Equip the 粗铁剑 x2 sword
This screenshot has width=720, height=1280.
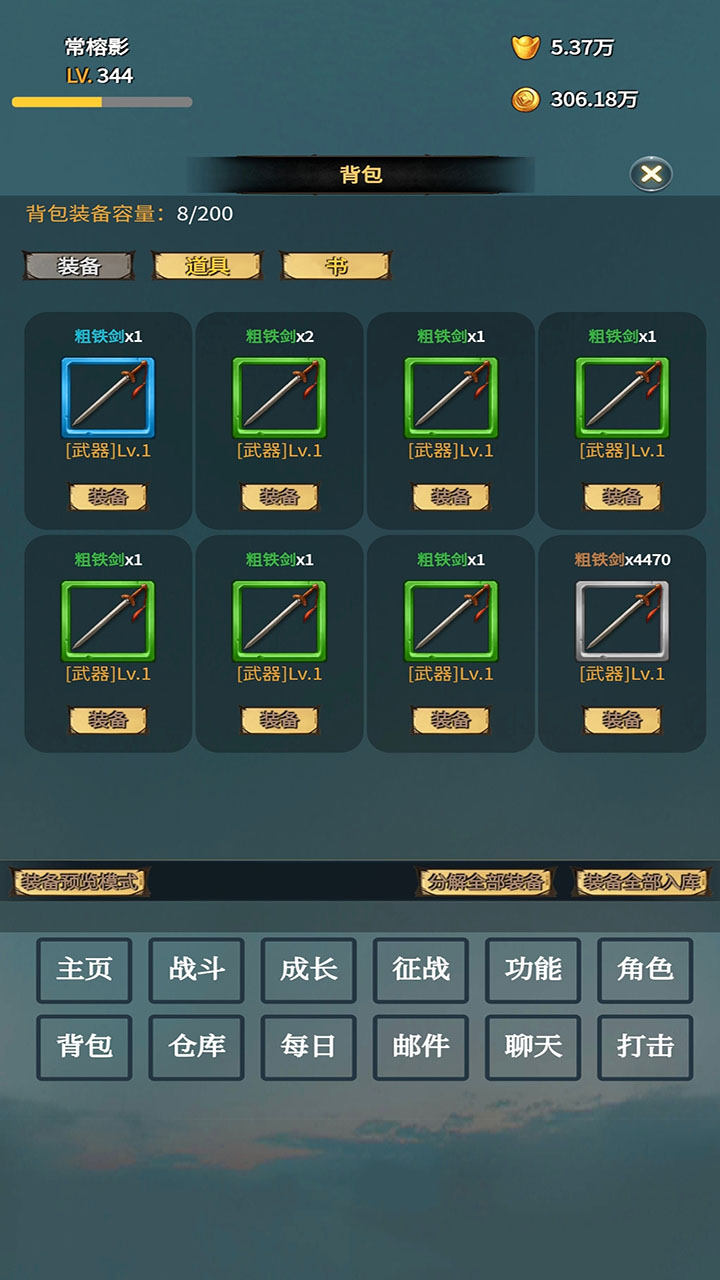click(x=279, y=497)
